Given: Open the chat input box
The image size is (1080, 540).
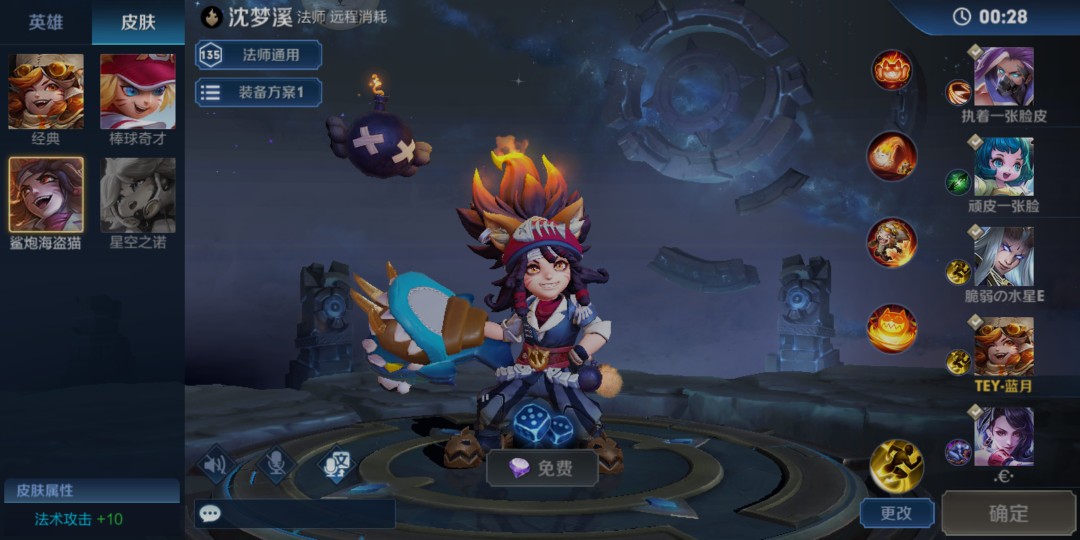Looking at the screenshot, I should (294, 514).
